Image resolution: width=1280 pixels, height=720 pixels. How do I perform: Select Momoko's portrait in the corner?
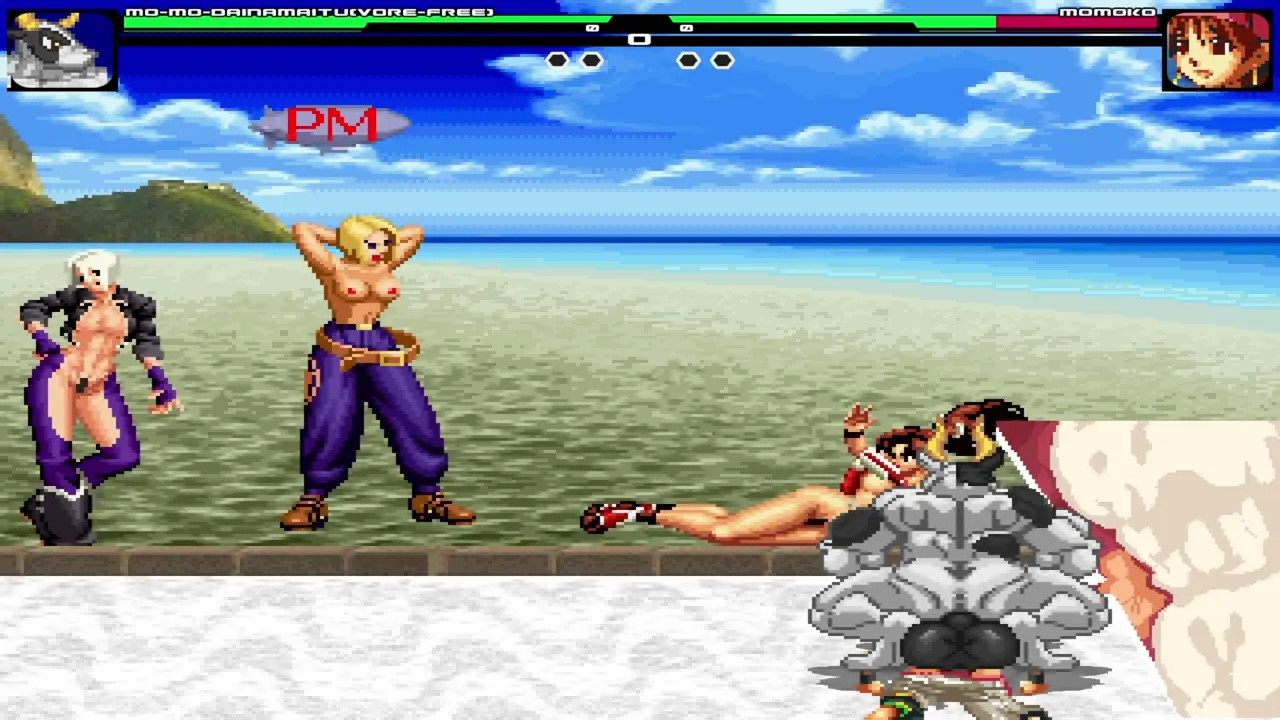point(1217,50)
